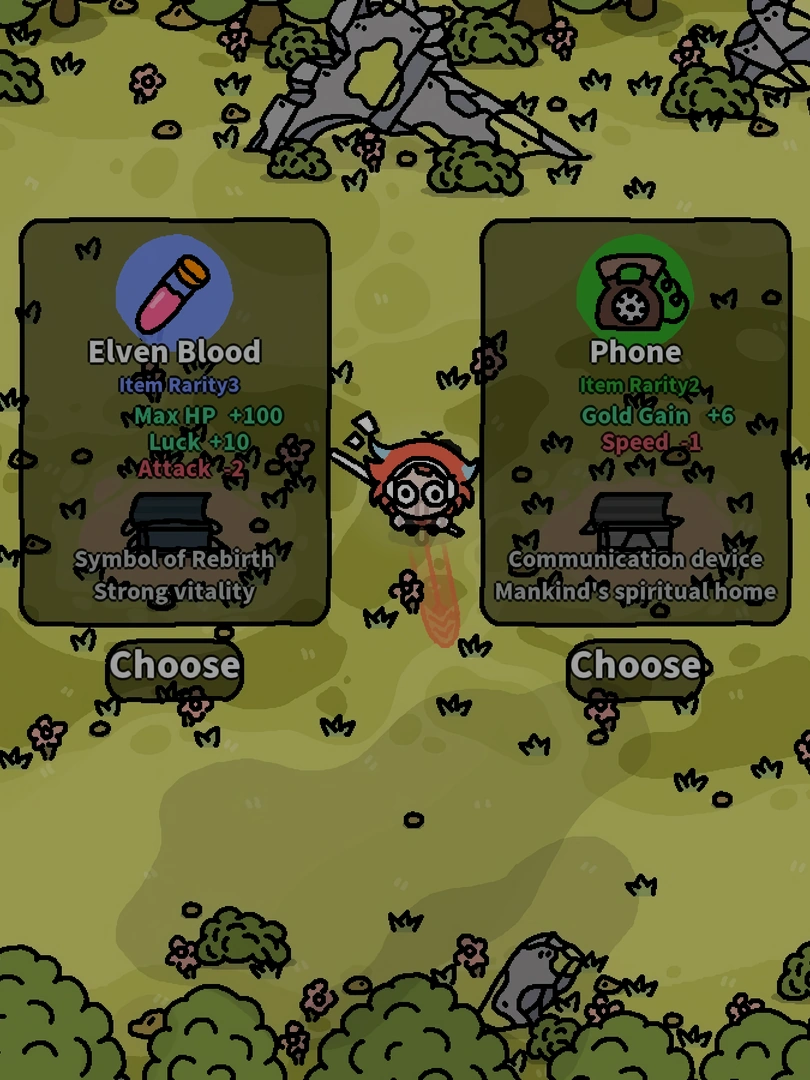Choose the Phone item
Image resolution: width=810 pixels, height=1080 pixels.
point(635,665)
